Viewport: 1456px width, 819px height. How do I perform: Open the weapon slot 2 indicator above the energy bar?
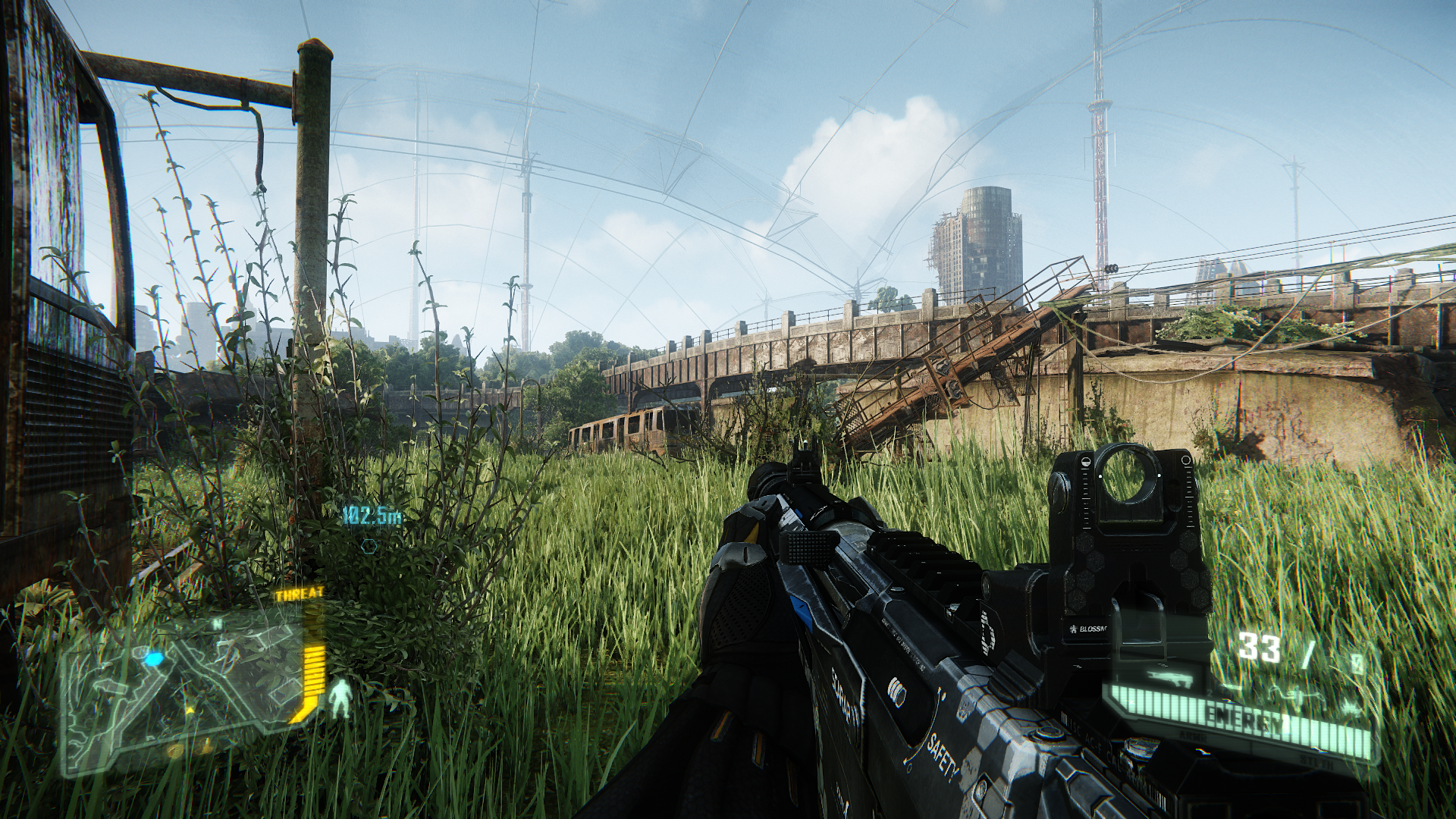point(1210,692)
